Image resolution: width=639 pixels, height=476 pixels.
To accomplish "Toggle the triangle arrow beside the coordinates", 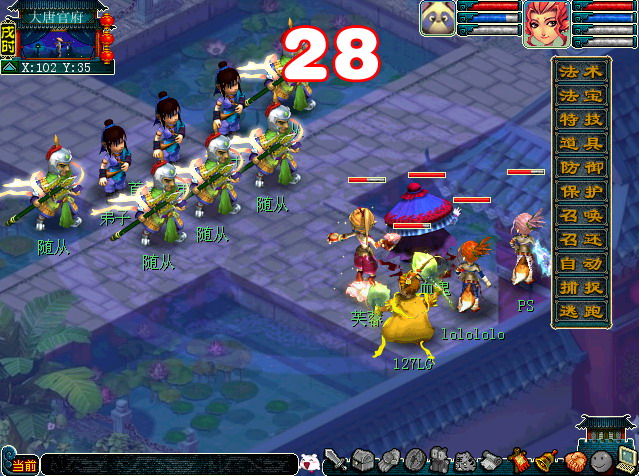I will click(x=9, y=68).
